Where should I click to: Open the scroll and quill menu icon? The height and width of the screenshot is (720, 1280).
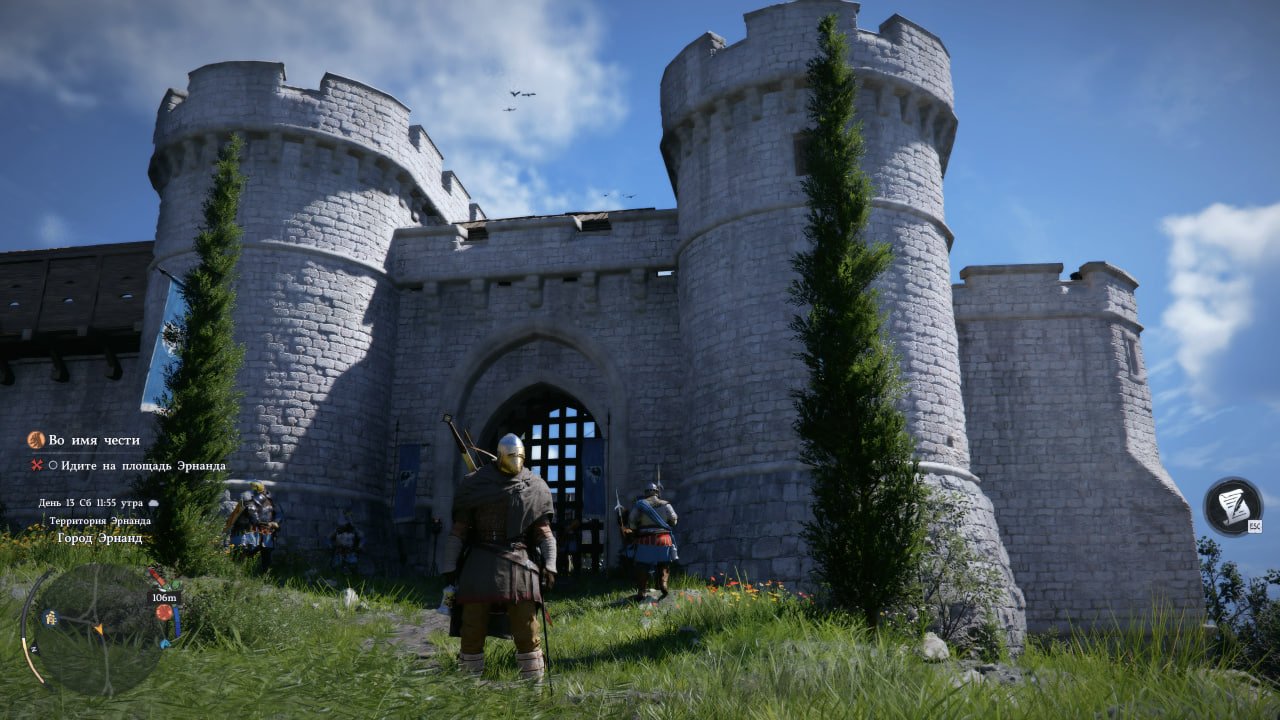tap(1232, 506)
